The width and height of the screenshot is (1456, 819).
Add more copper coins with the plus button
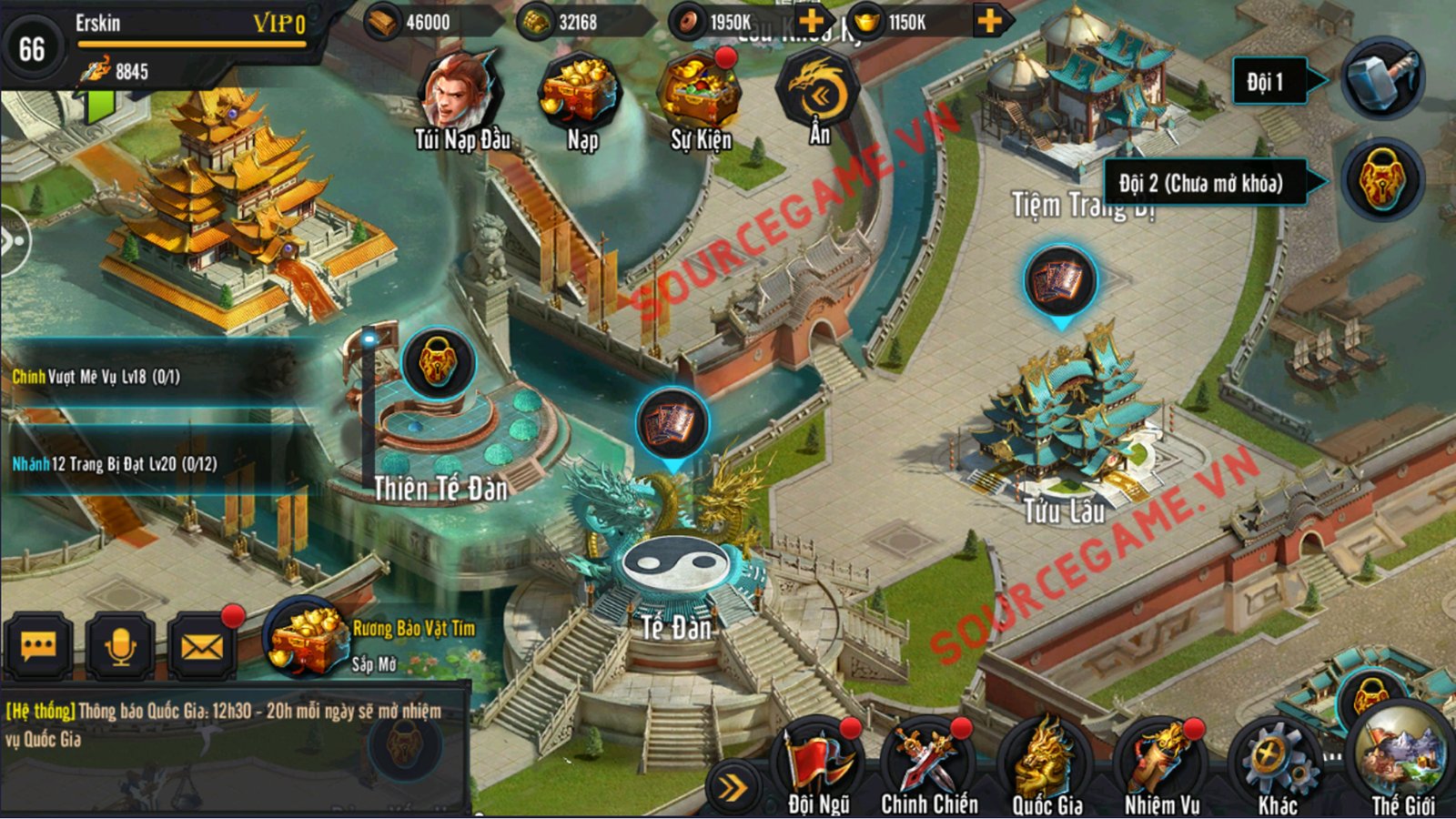coord(811,21)
